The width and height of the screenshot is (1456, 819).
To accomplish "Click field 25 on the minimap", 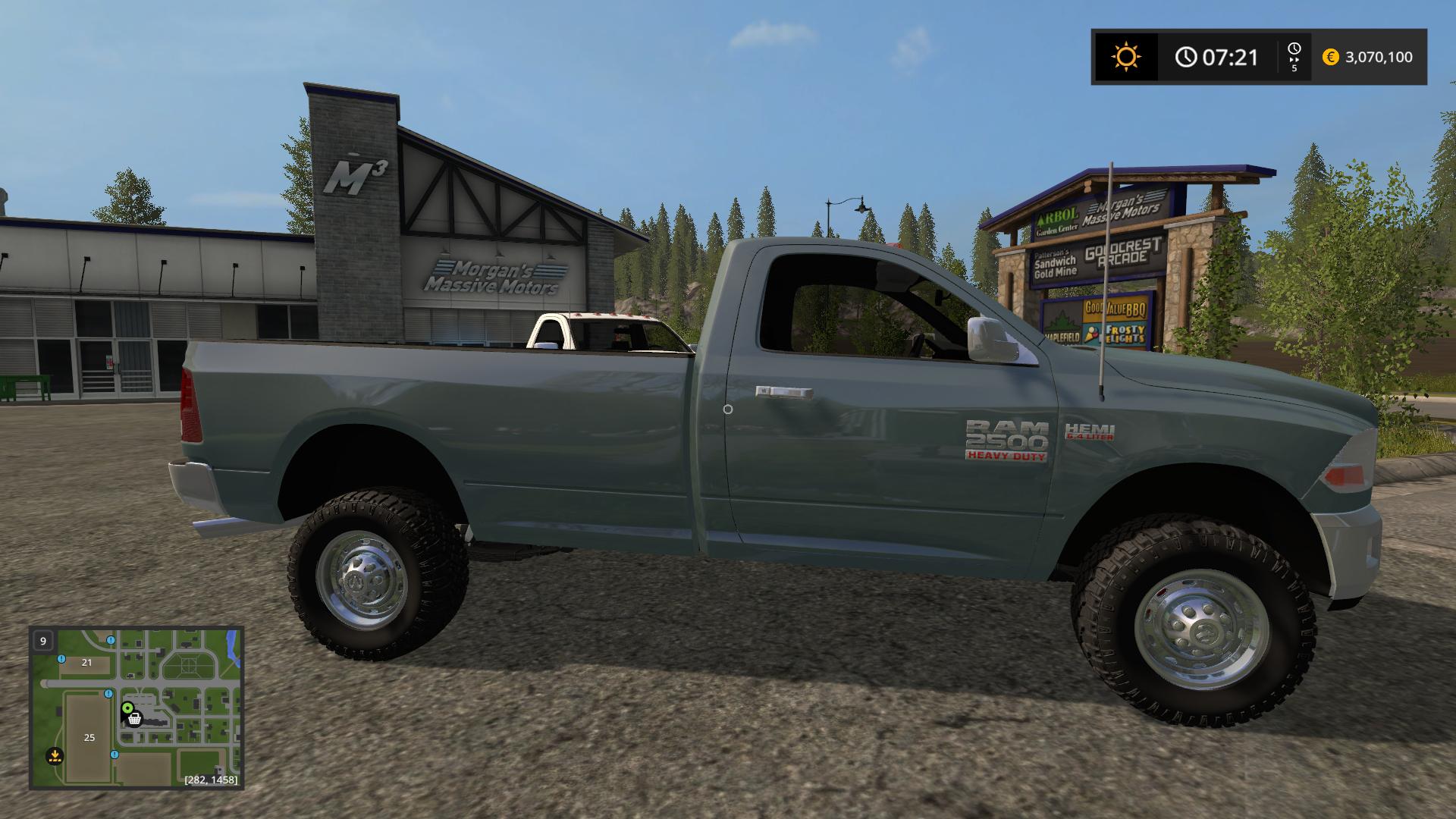I will (x=89, y=737).
